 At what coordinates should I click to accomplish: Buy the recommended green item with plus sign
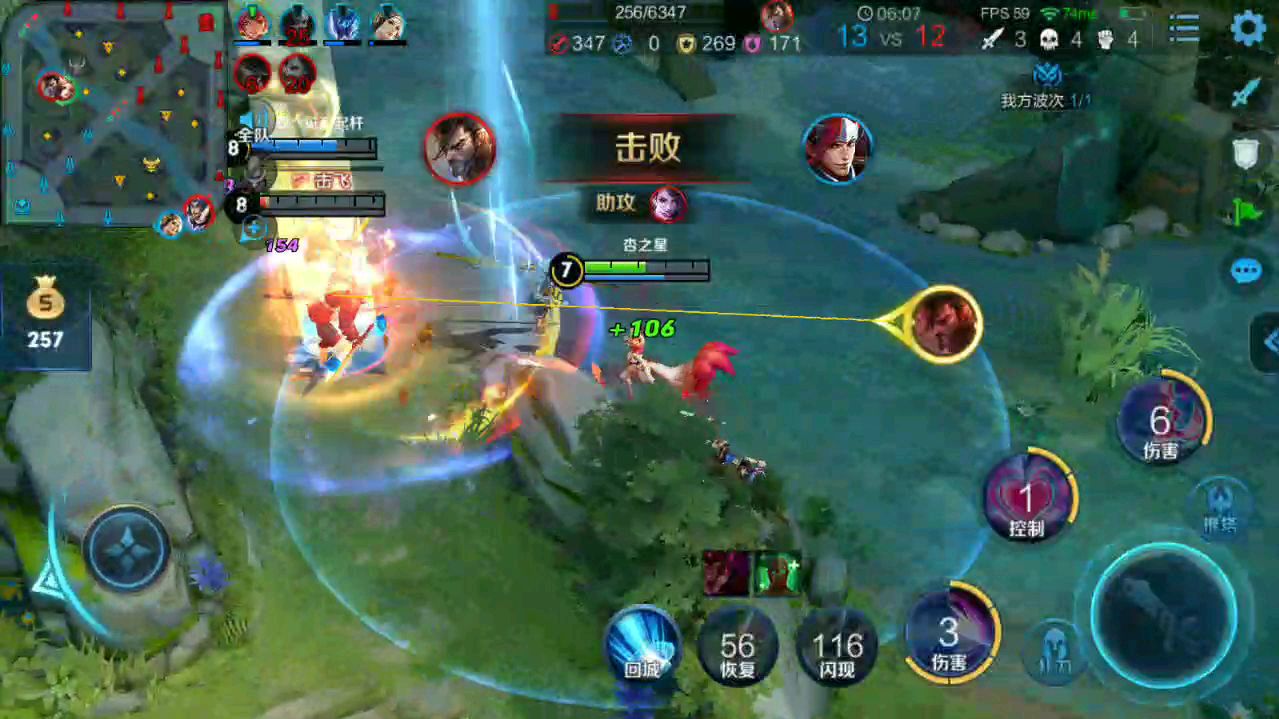[x=777, y=574]
